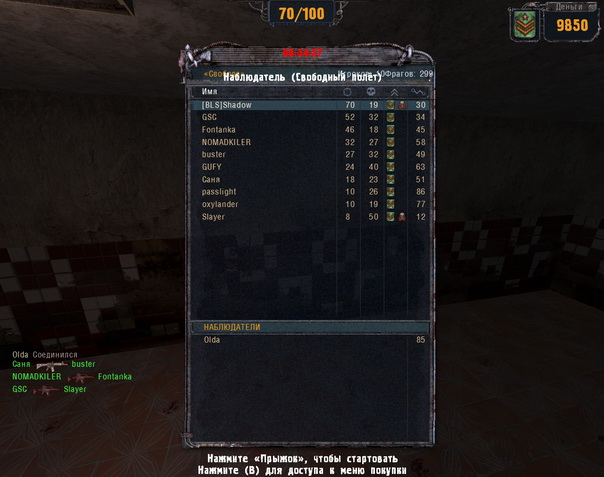Screen dimensions: 604x477
Task: Click the ping wave column header
Action: tap(418, 92)
